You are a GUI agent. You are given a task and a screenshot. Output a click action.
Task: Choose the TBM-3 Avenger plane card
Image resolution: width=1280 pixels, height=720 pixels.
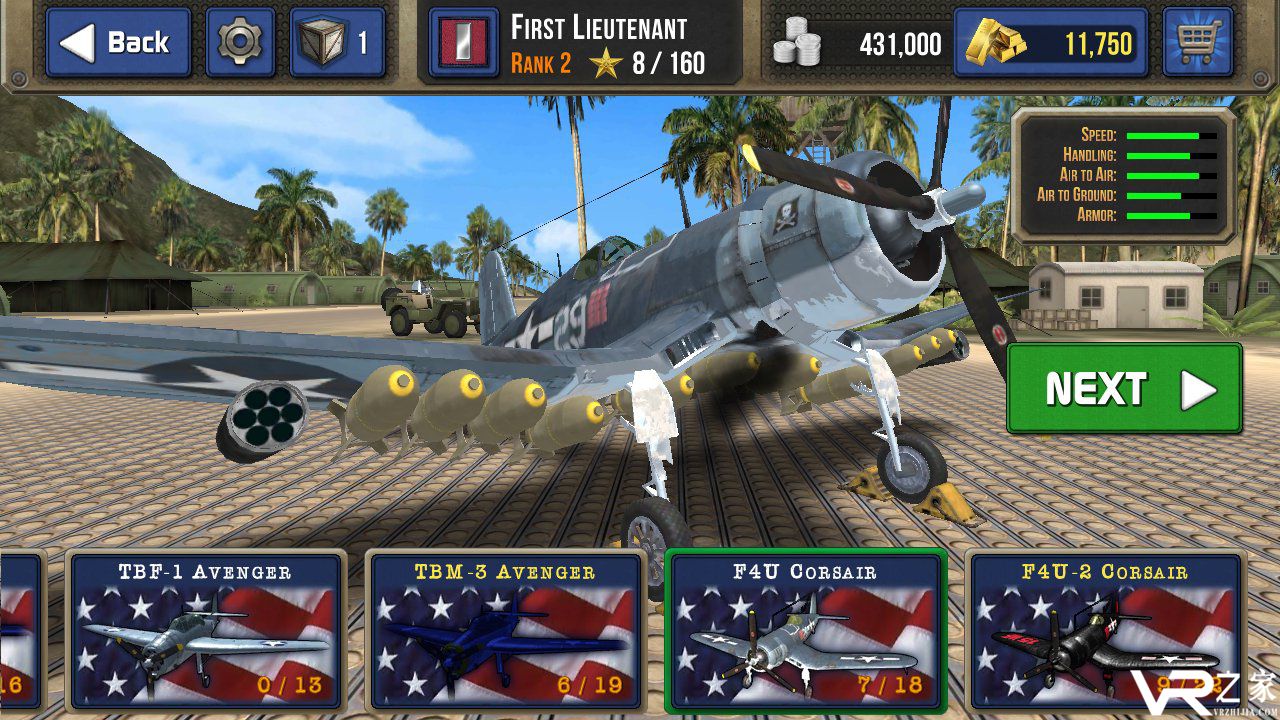click(x=505, y=630)
